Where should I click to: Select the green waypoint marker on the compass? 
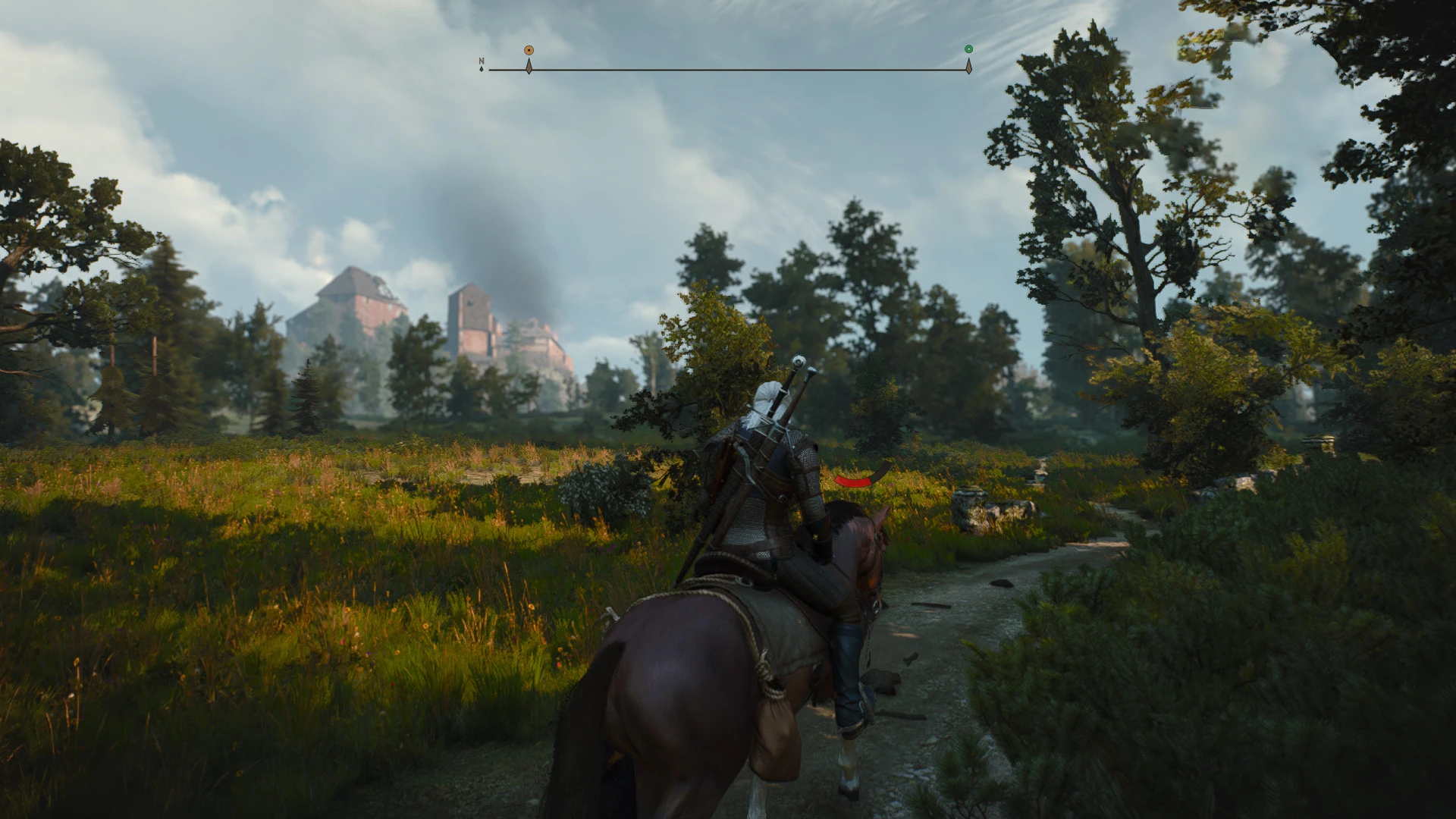[x=968, y=49]
